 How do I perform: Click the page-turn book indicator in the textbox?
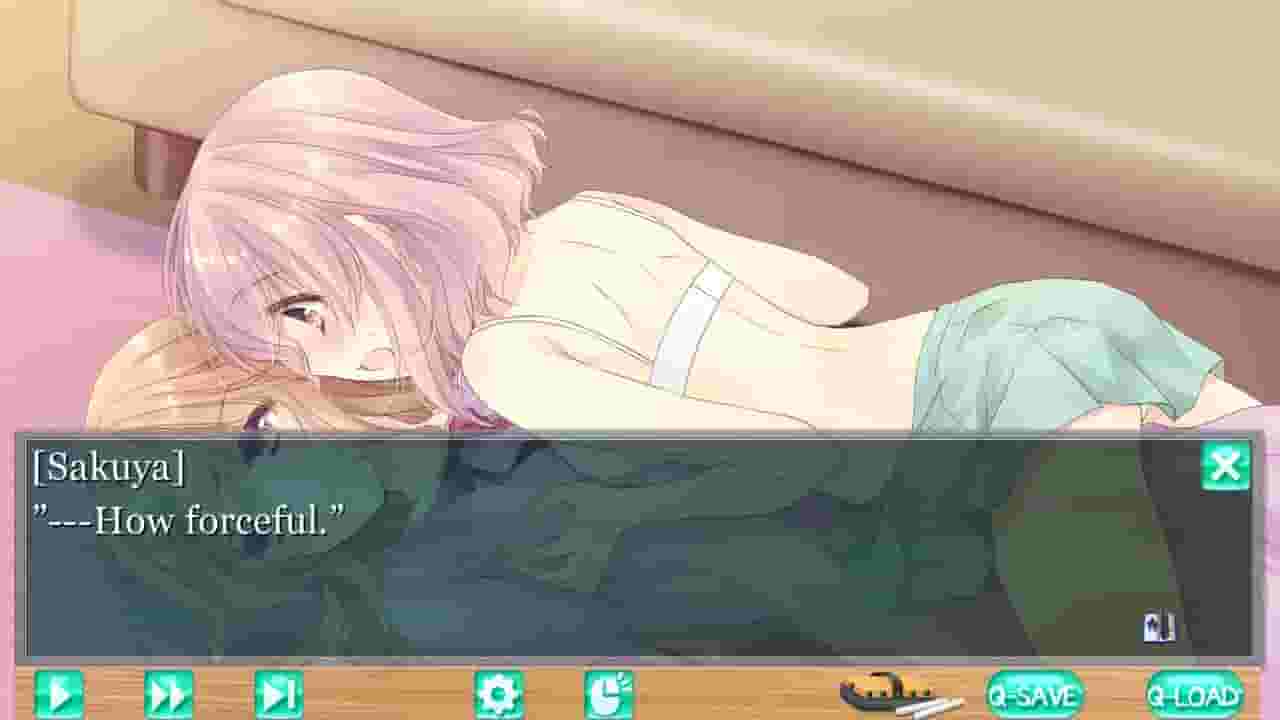[x=1158, y=625]
